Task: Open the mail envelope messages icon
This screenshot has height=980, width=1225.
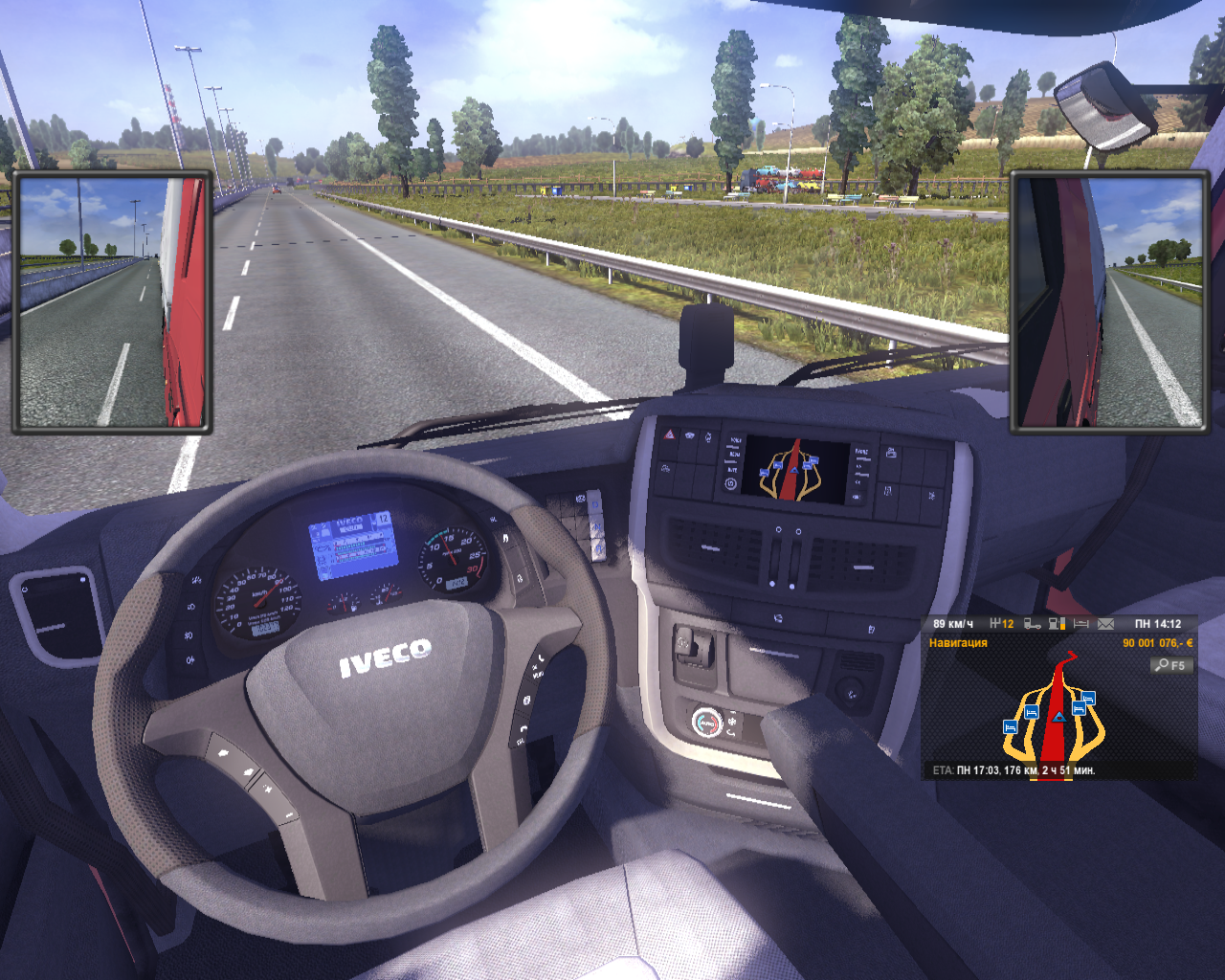Action: tap(1106, 624)
